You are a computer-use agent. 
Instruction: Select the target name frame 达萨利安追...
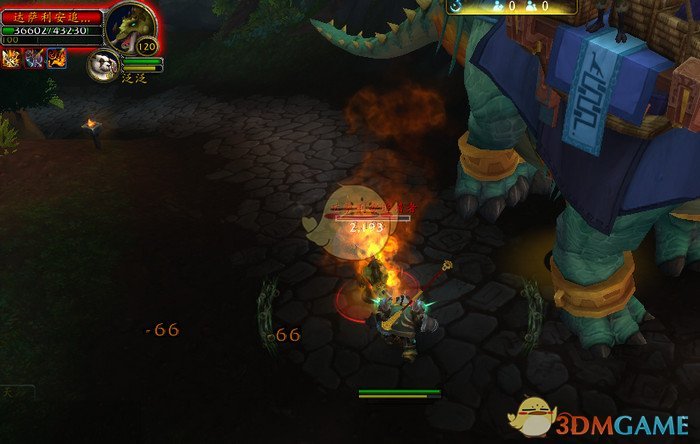51,17
